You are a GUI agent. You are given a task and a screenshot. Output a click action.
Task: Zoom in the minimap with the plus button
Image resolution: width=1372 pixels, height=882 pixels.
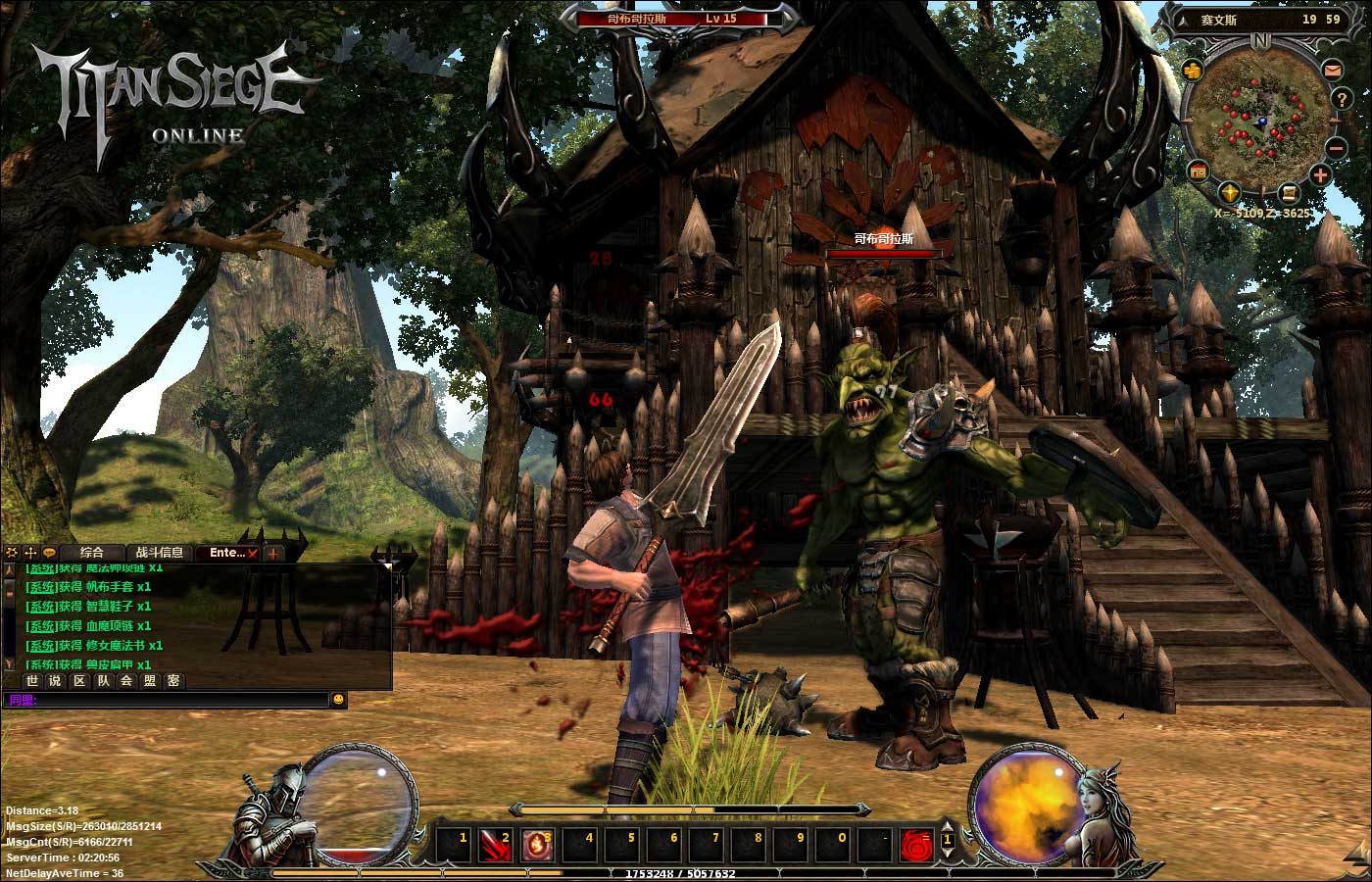(1320, 176)
